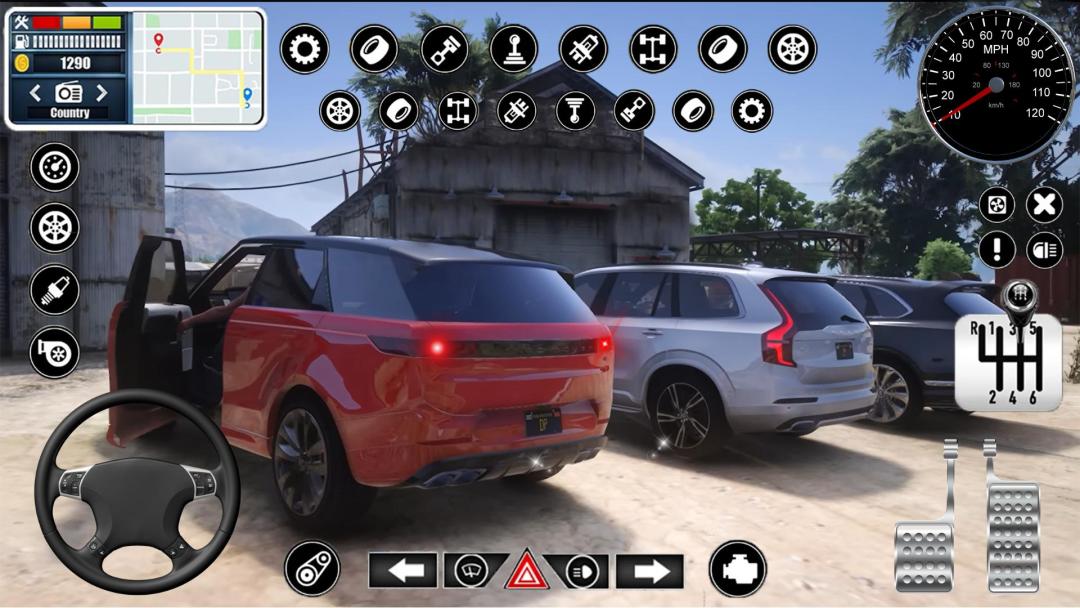Open the route minimap
1080x608 pixels.
(198, 68)
